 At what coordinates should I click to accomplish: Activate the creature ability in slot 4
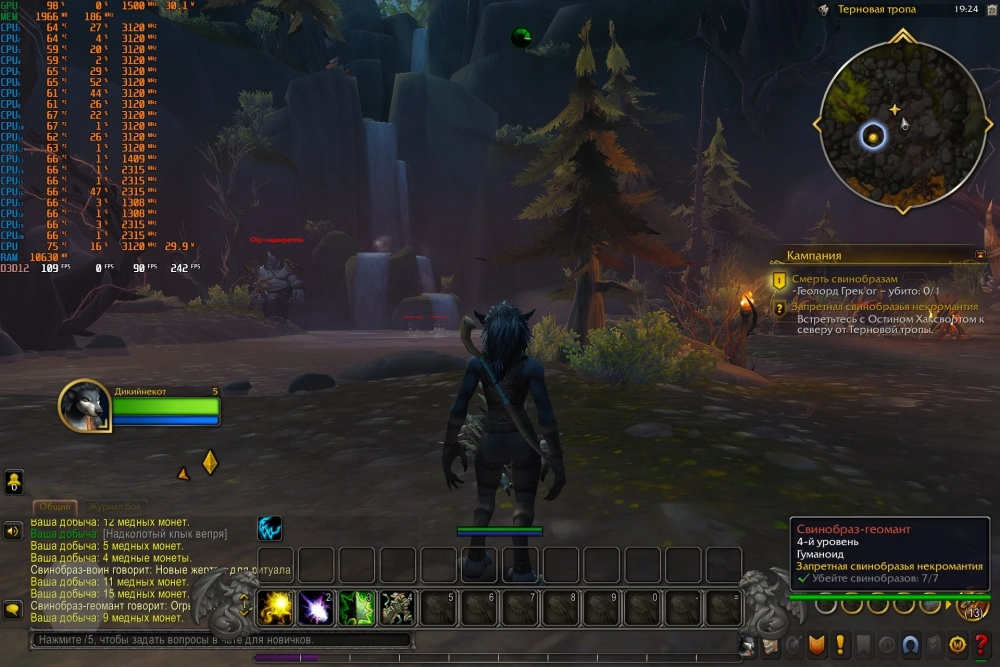(398, 607)
